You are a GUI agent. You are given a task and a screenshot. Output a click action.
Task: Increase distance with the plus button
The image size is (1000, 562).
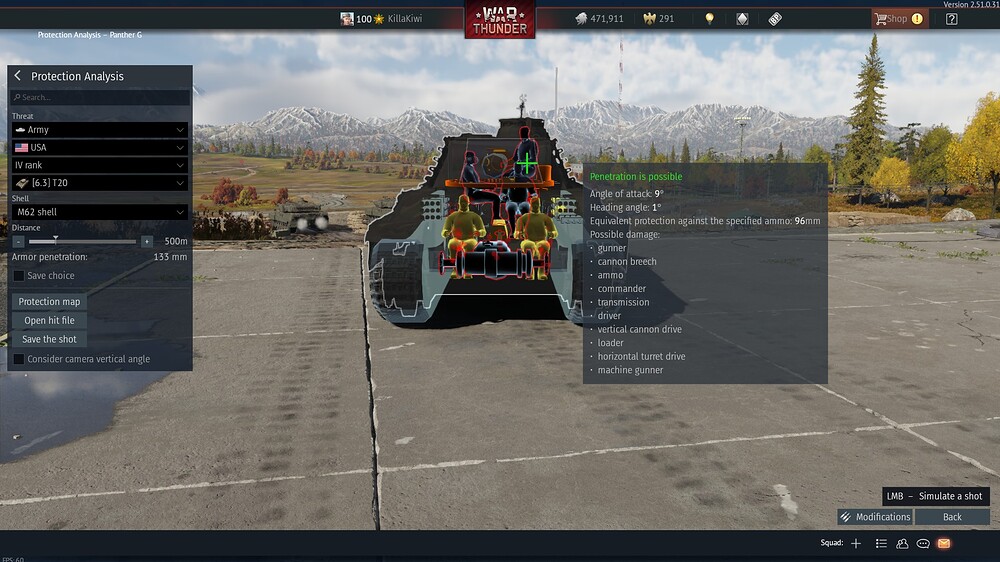click(147, 241)
